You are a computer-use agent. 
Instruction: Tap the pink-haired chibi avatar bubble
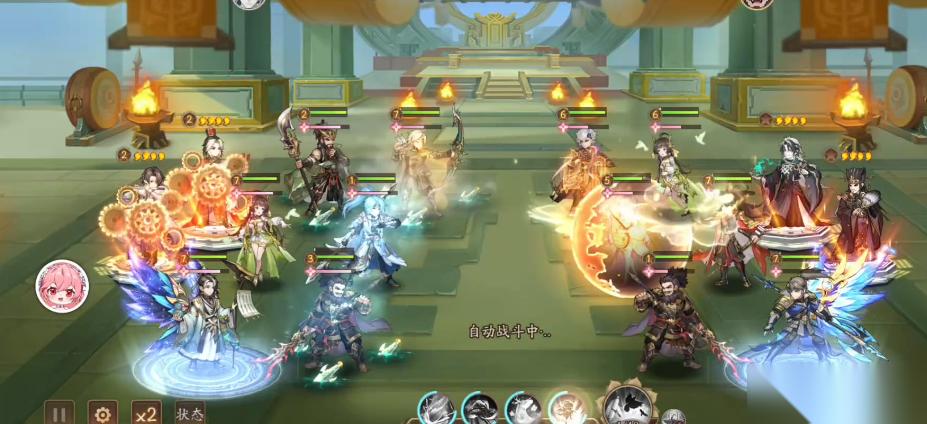[x=62, y=286]
